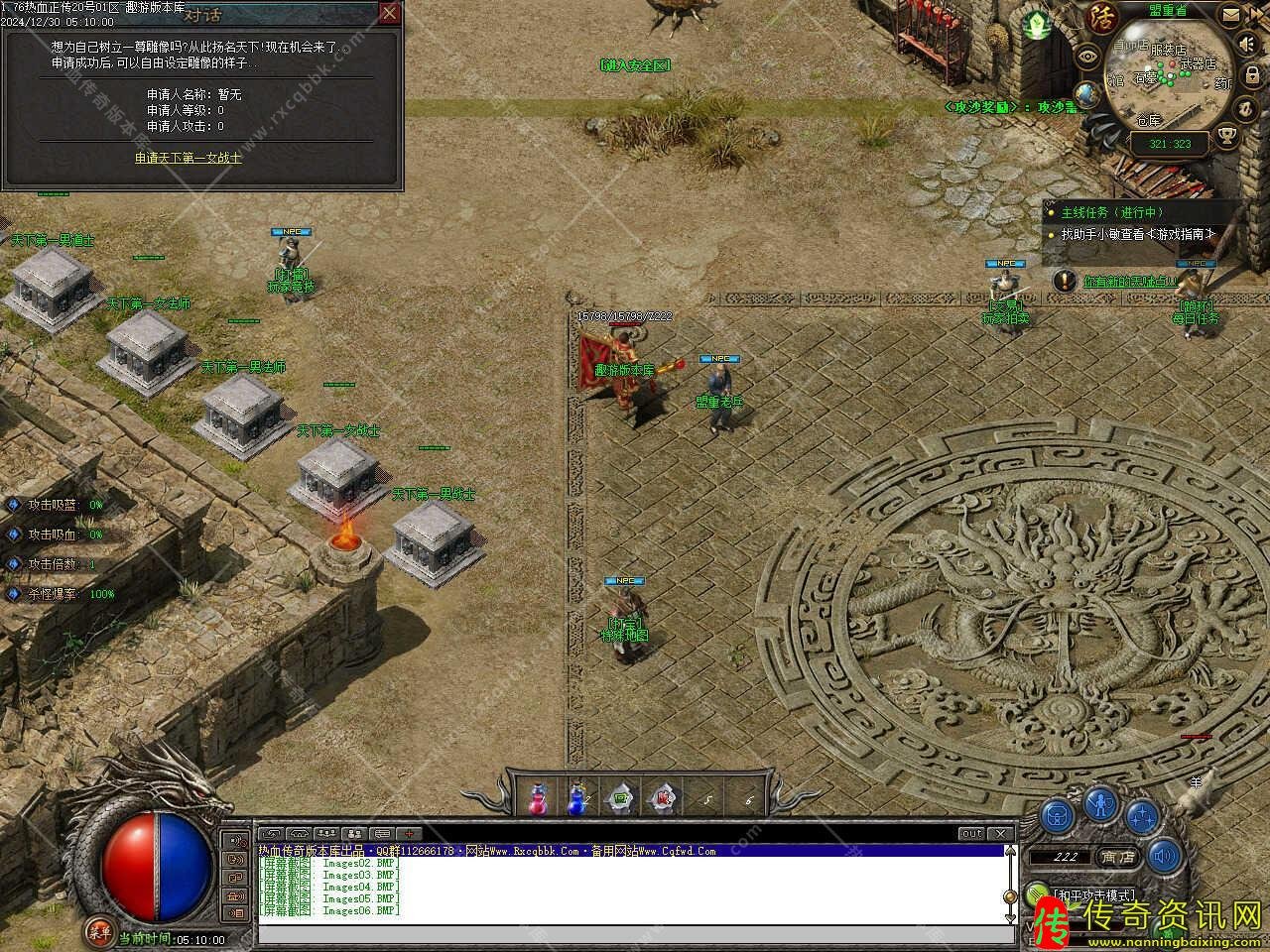This screenshot has width=1270, height=952.
Task: Use the blue mana potion slot
Action: point(576,798)
